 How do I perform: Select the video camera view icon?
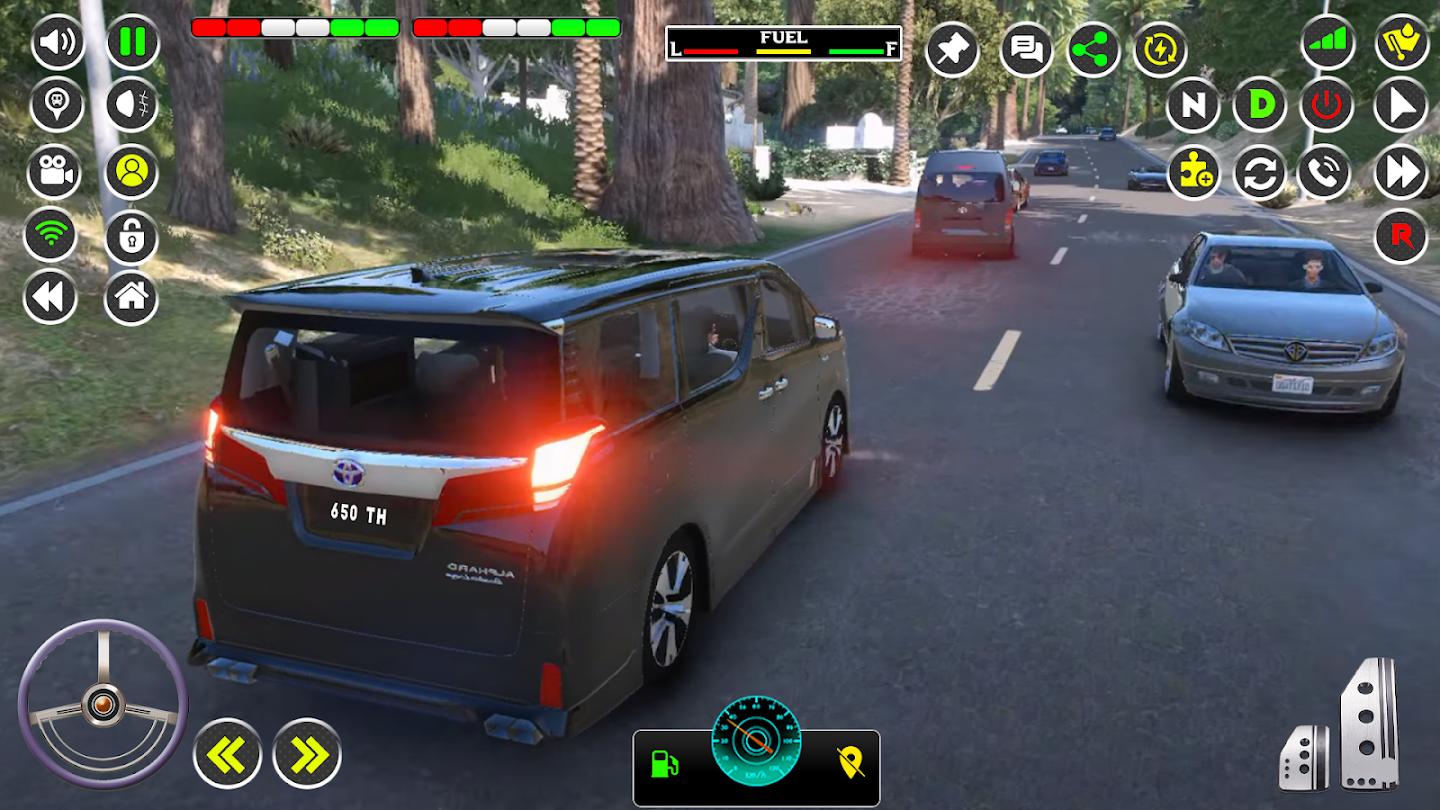(x=55, y=172)
